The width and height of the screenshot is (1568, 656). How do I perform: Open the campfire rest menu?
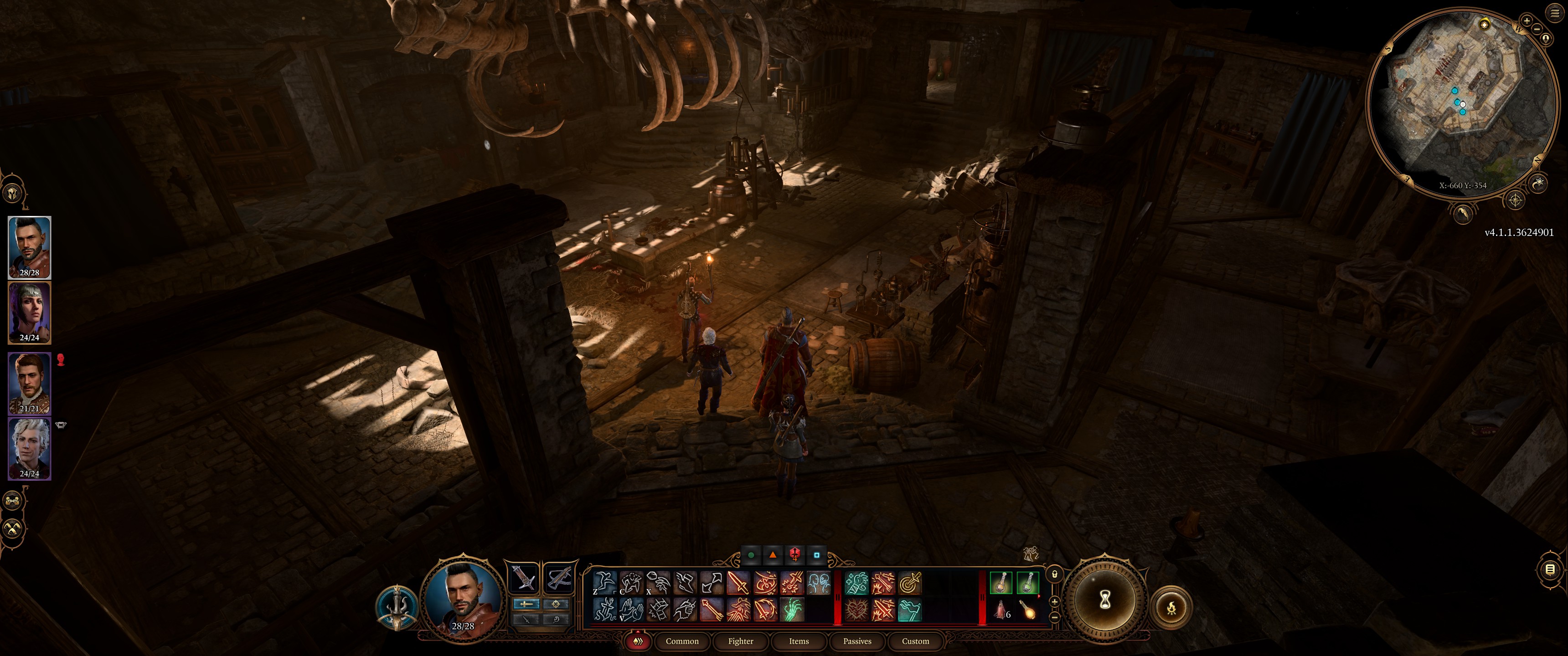(1171, 607)
